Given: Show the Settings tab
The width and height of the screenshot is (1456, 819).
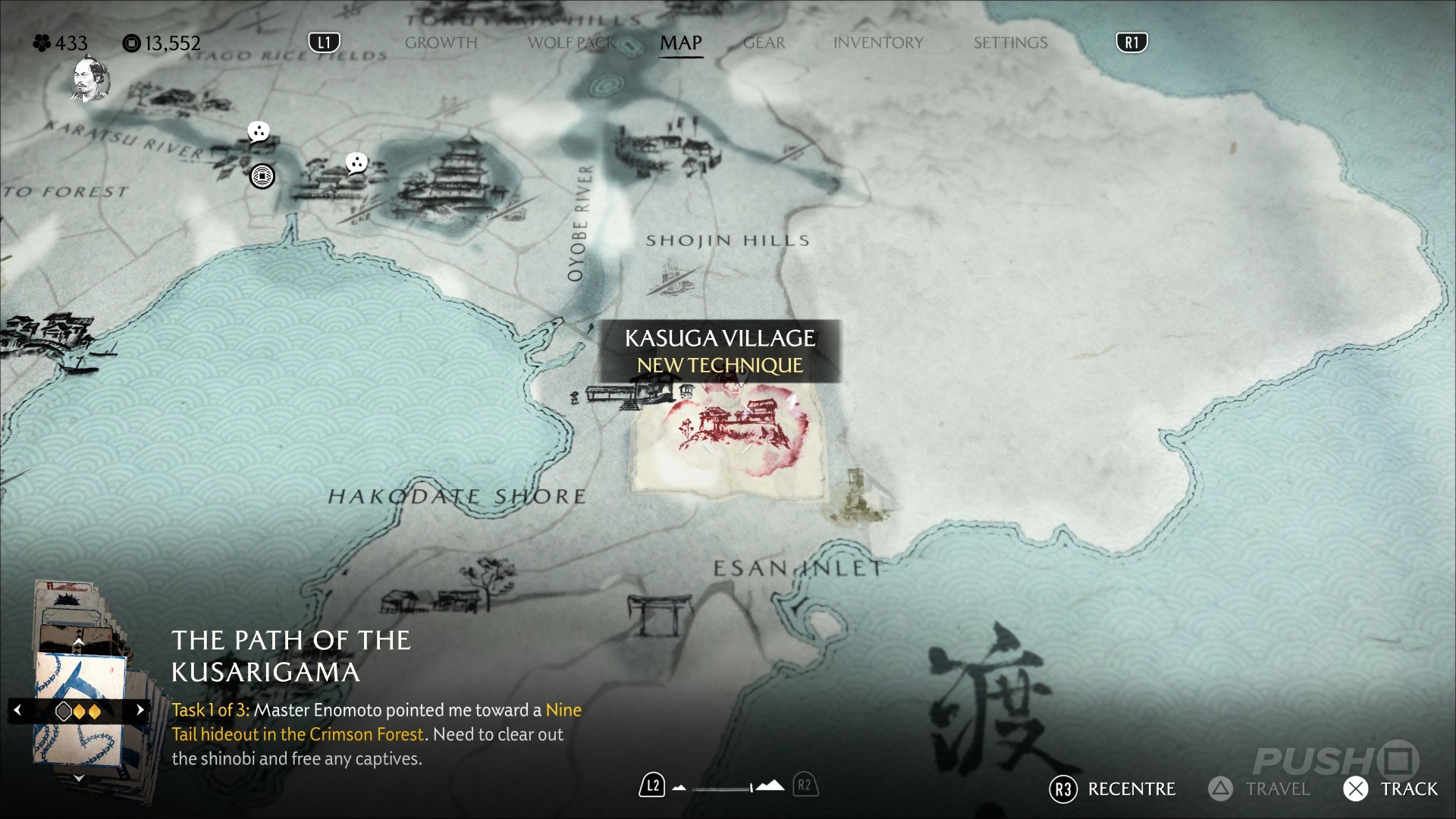Looking at the screenshot, I should coord(1010,43).
